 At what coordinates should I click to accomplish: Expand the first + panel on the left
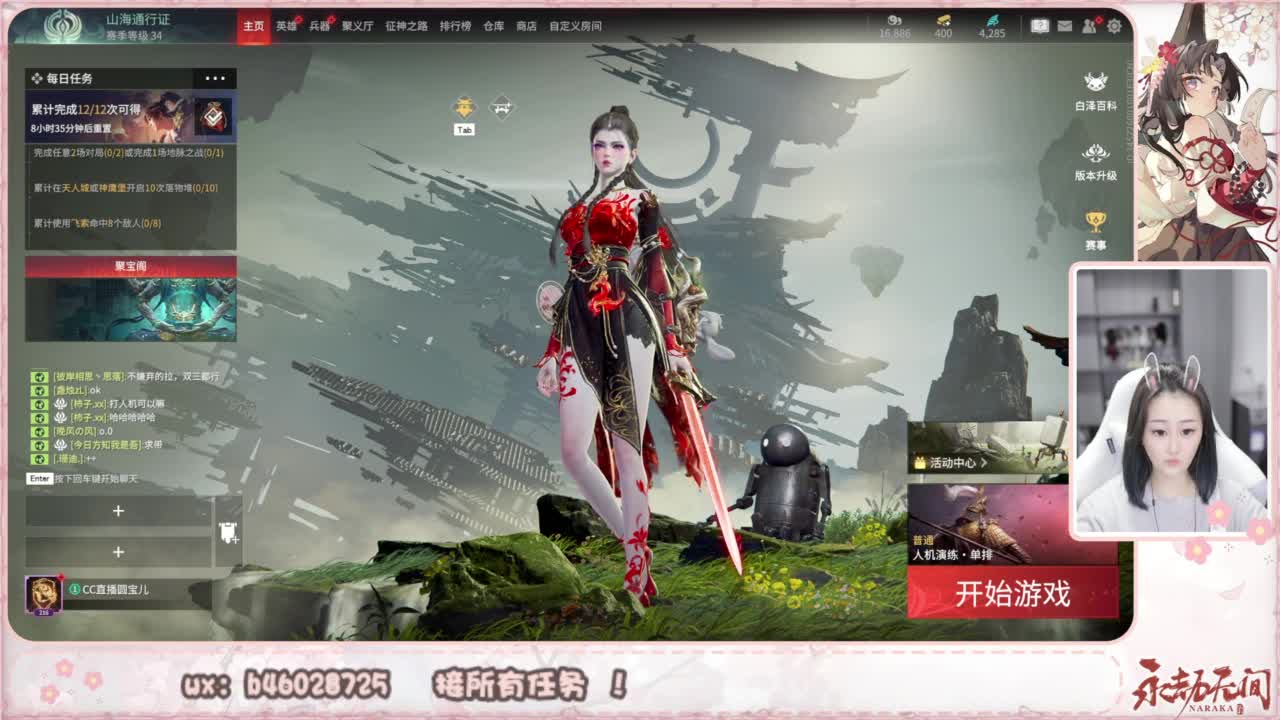120,510
